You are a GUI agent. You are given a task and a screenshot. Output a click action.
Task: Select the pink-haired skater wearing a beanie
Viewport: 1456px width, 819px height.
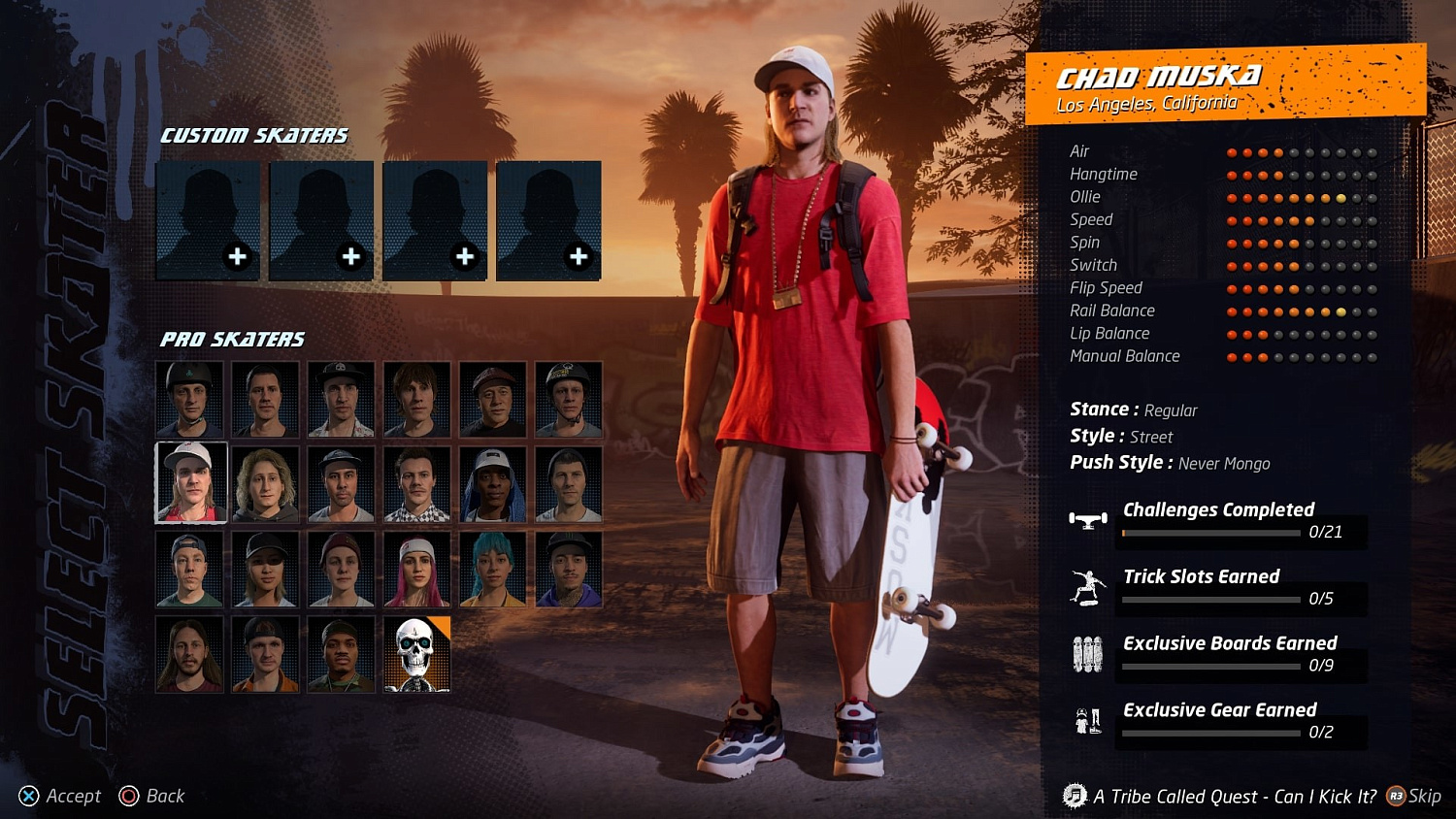pos(416,568)
